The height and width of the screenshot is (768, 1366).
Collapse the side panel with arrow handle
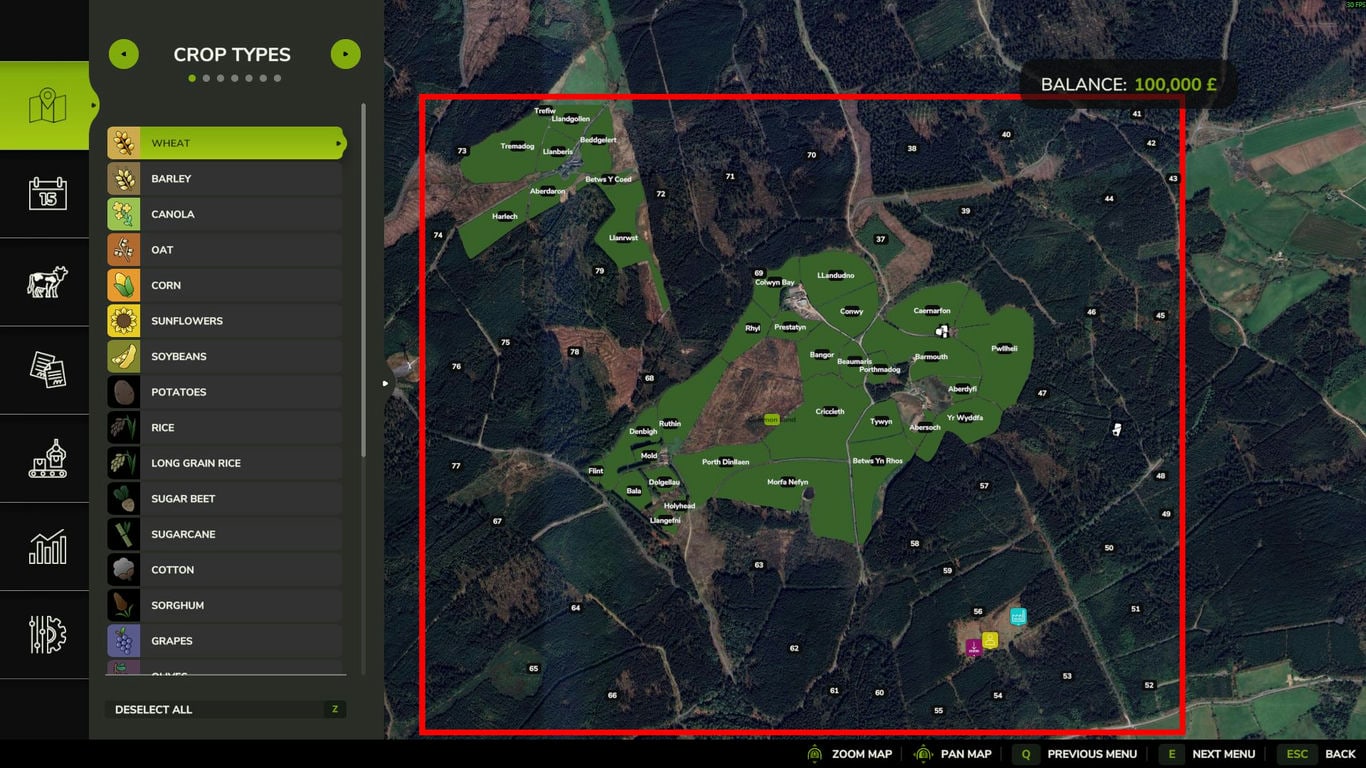tap(387, 383)
